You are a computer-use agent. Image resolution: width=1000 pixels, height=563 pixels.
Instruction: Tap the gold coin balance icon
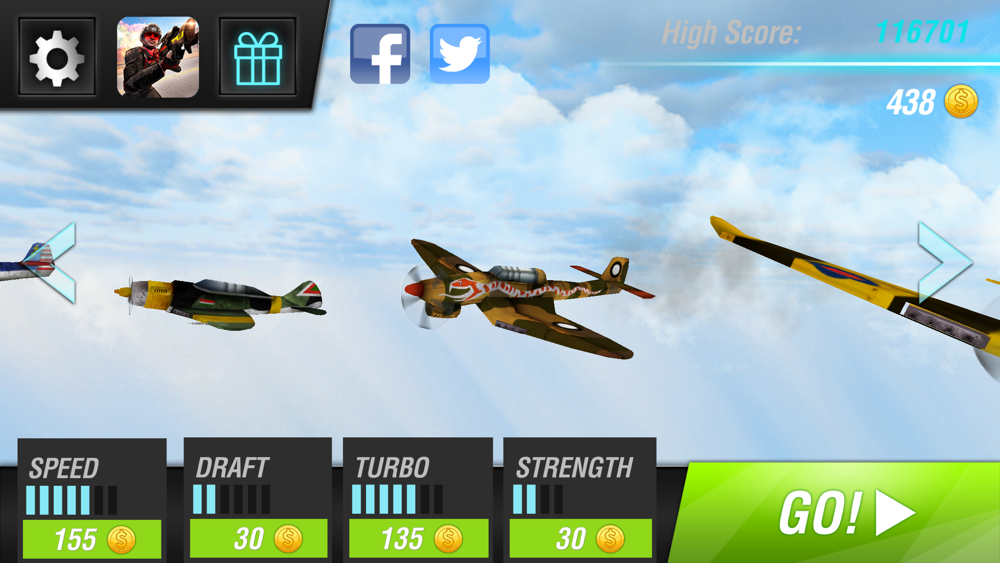click(x=961, y=102)
